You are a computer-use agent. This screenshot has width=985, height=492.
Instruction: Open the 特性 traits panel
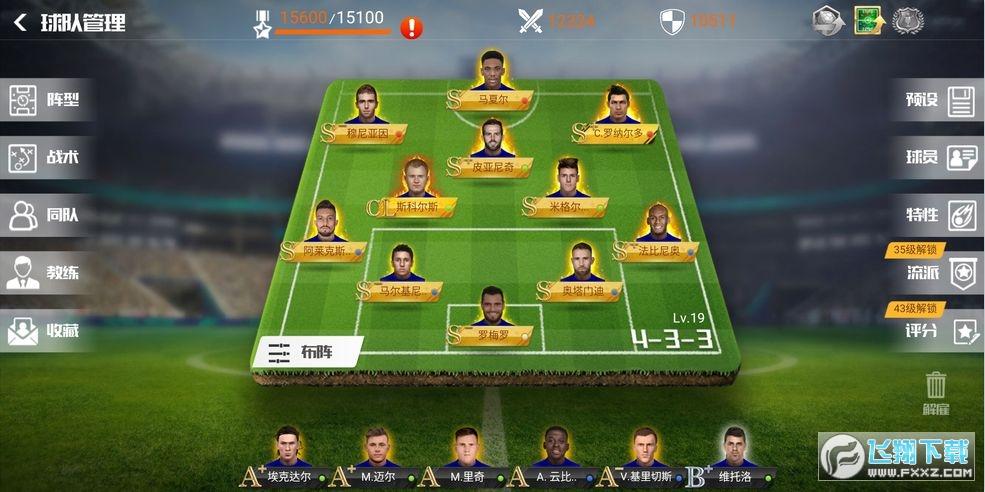tap(938, 215)
